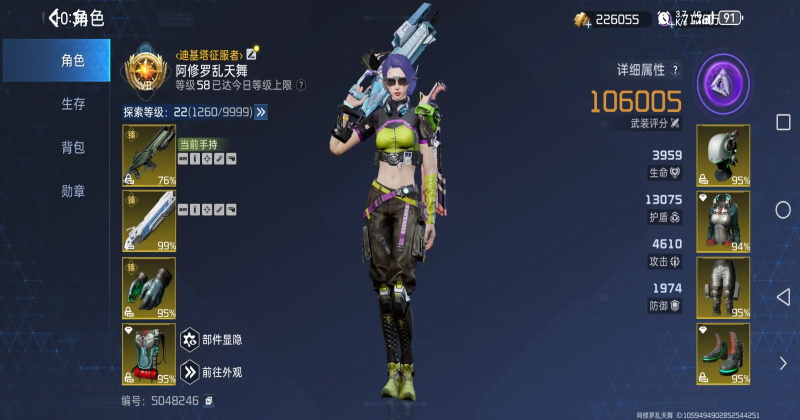Select the 背包 (Backpack) tab

(x=72, y=147)
